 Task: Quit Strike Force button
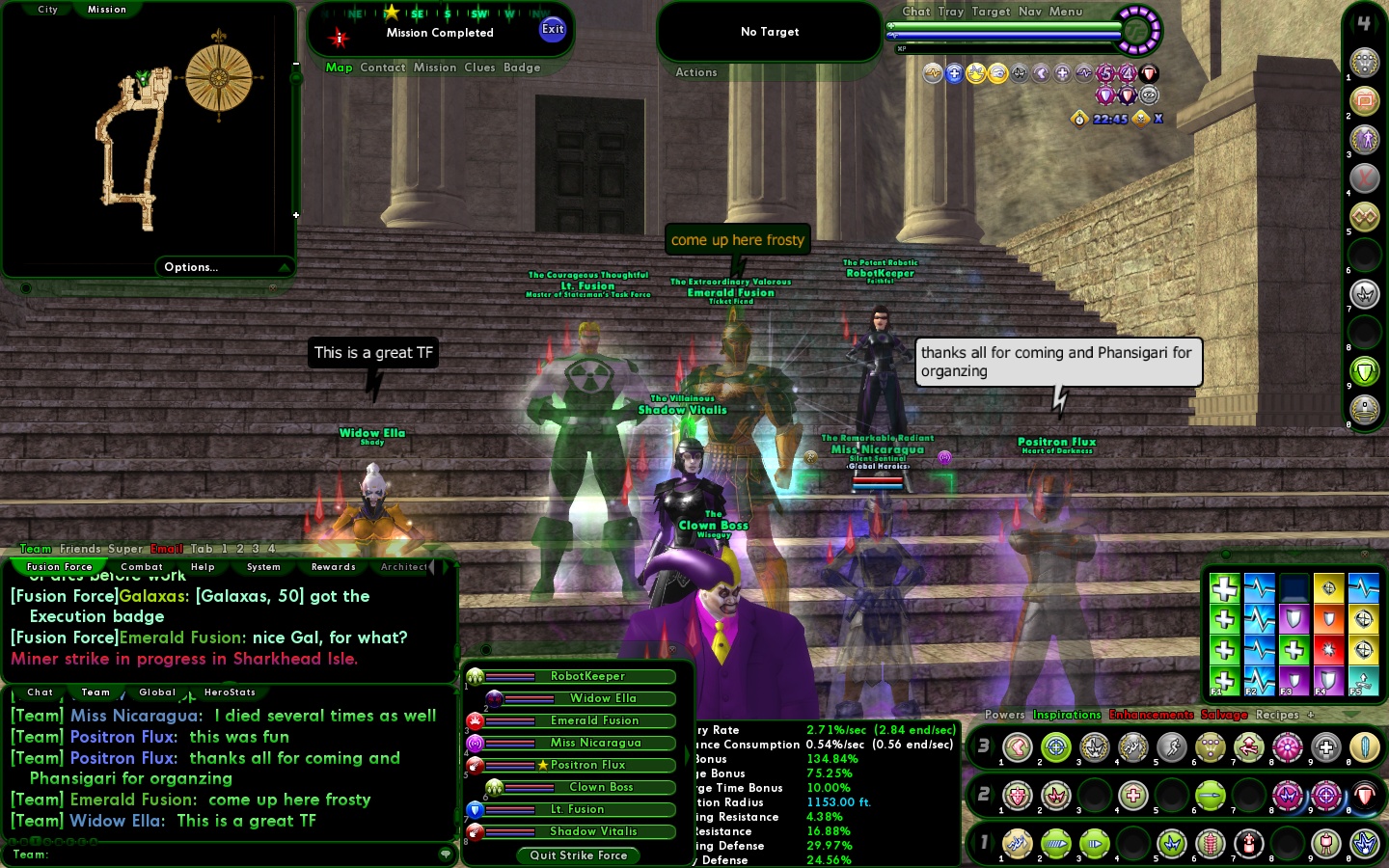(578, 855)
